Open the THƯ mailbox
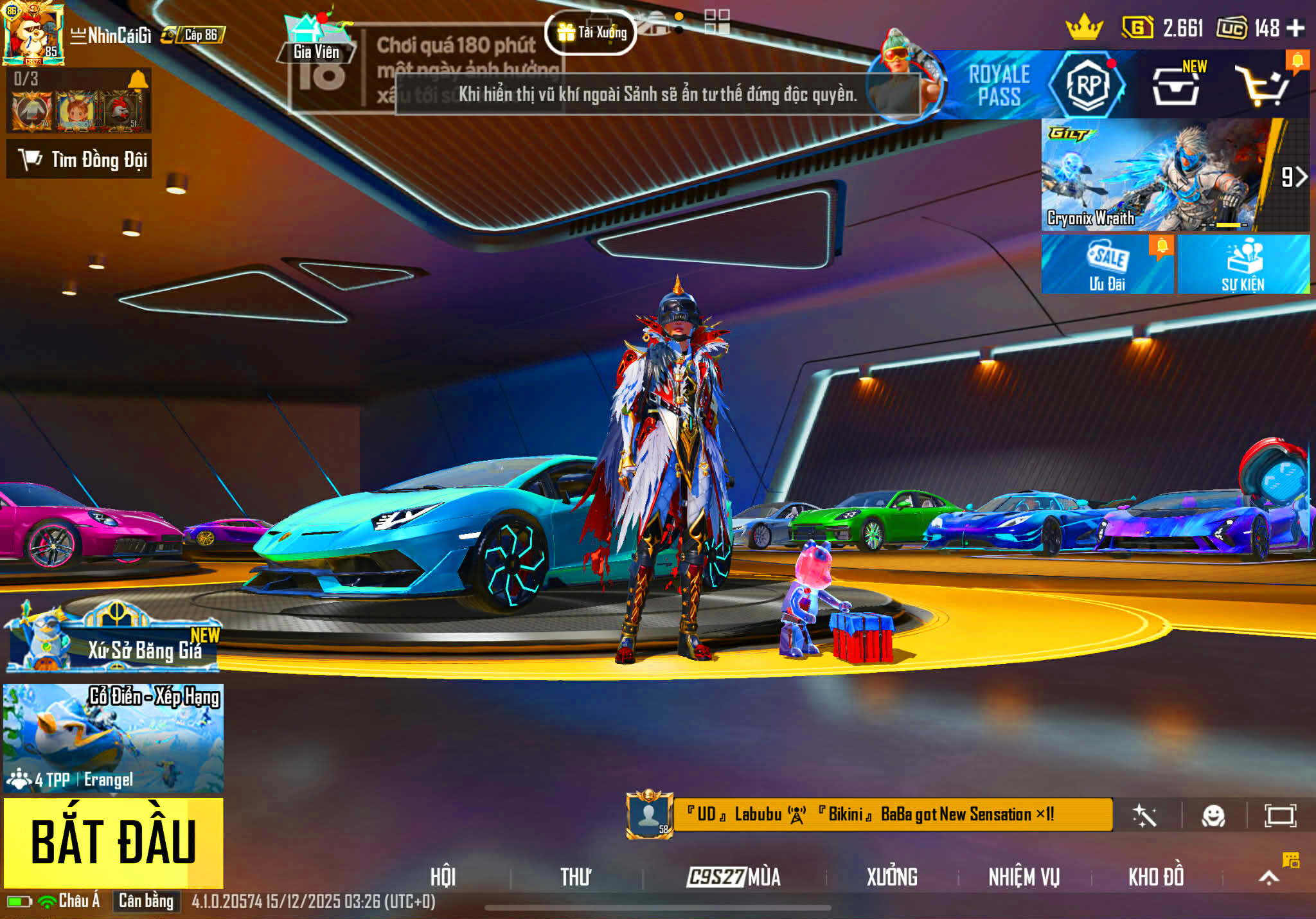 coord(575,877)
